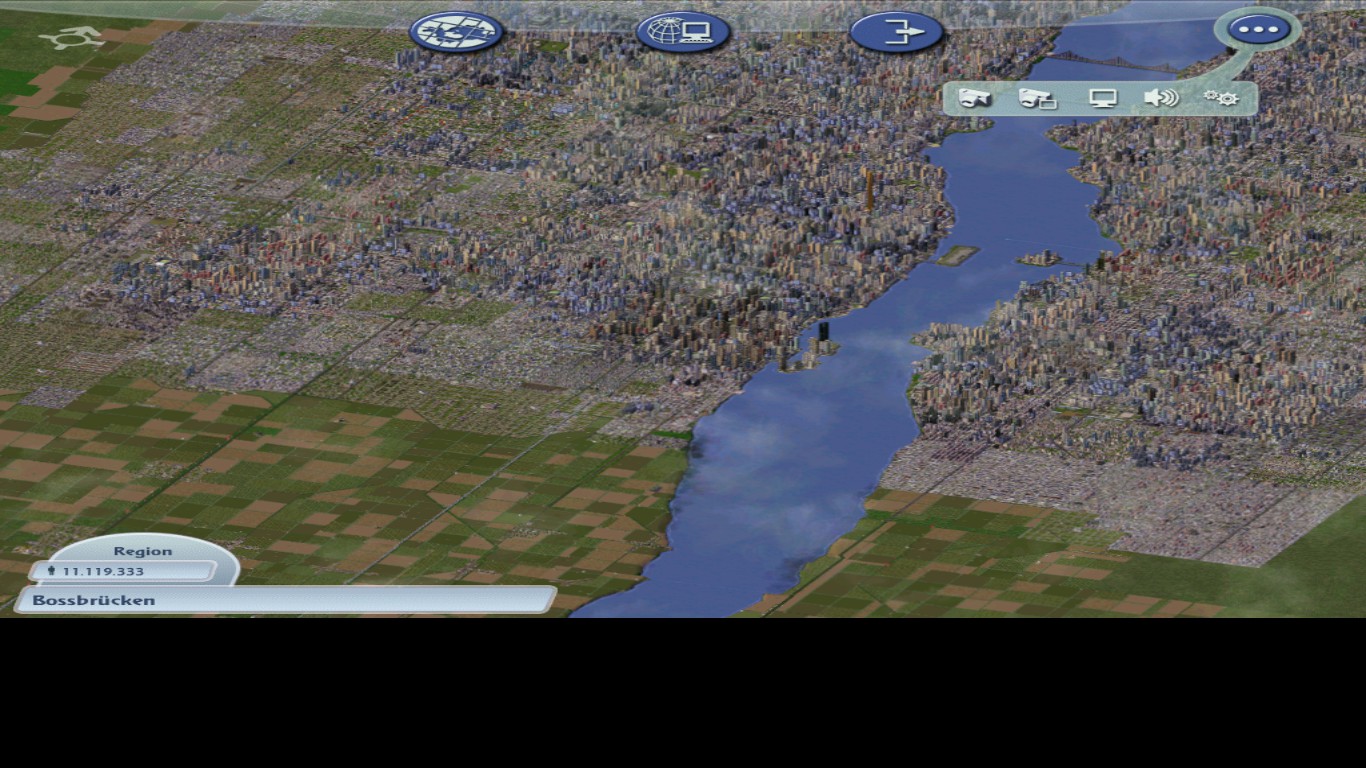This screenshot has width=1366, height=768.
Task: Click the Region label on the panel
Action: 145,550
